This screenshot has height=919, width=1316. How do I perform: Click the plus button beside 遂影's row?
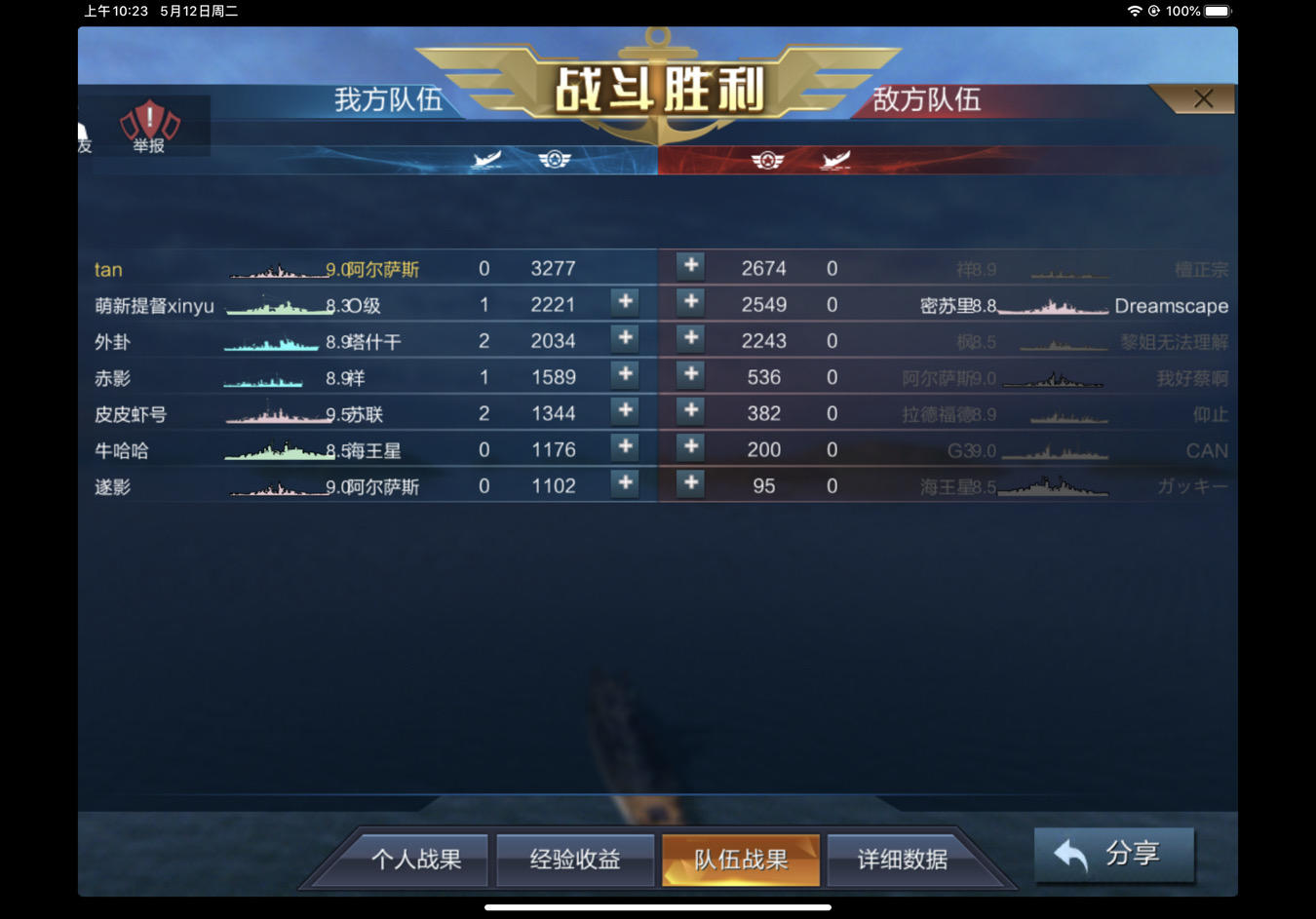point(624,484)
